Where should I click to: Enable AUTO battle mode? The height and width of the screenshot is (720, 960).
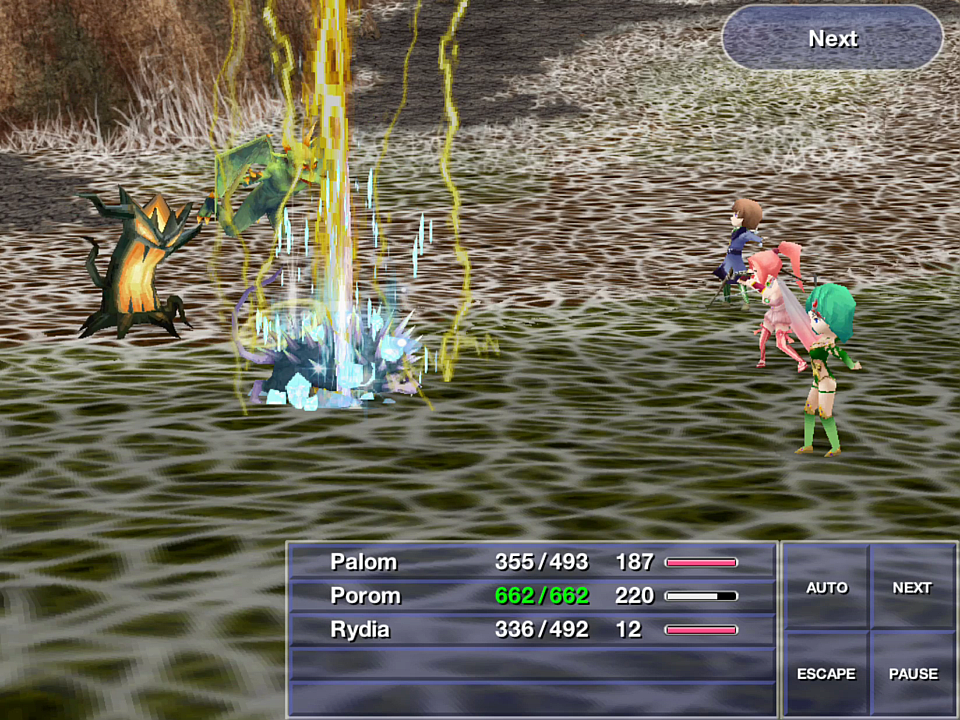826,588
